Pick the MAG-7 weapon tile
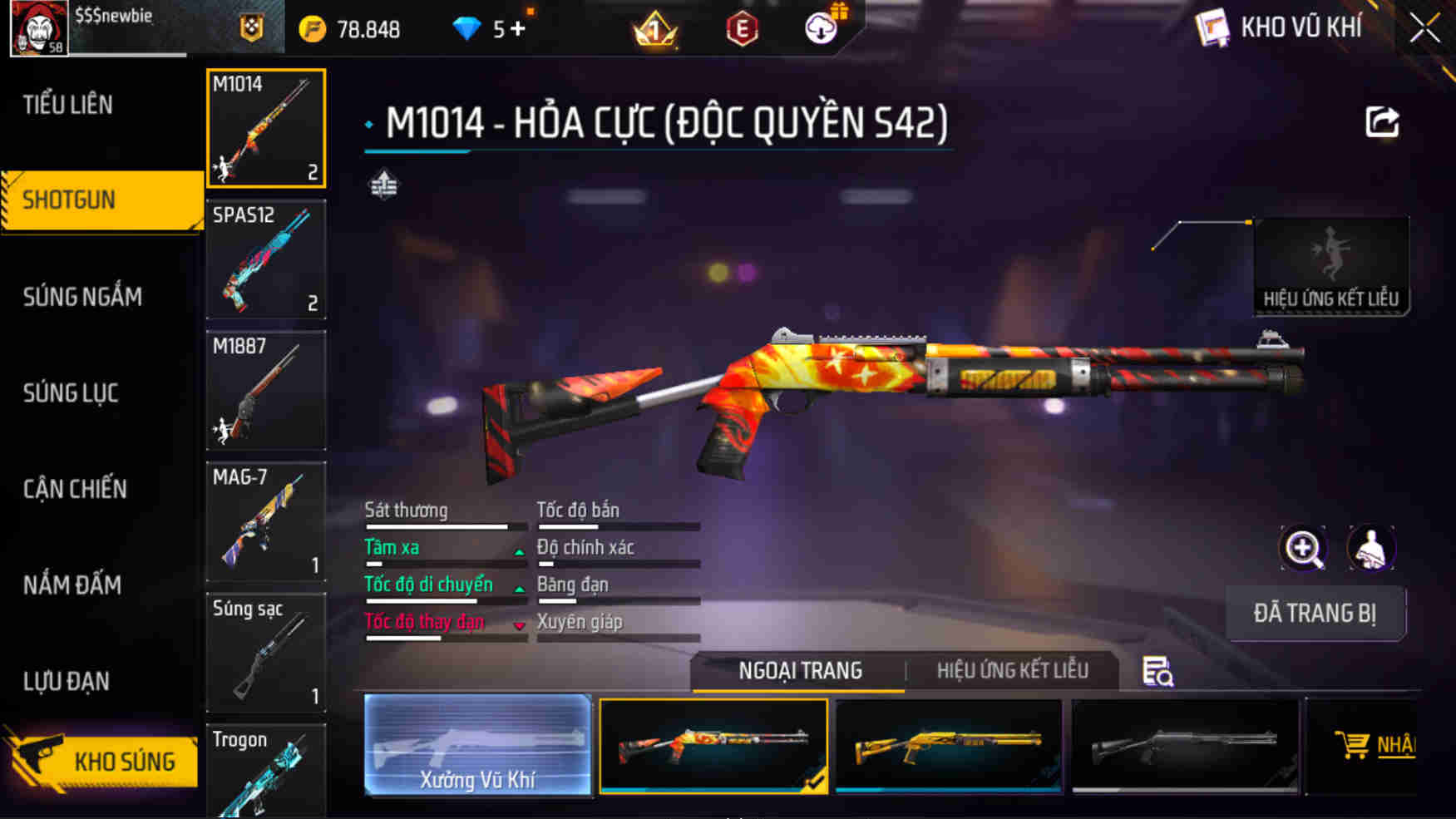The height and width of the screenshot is (819, 1456). (x=266, y=521)
